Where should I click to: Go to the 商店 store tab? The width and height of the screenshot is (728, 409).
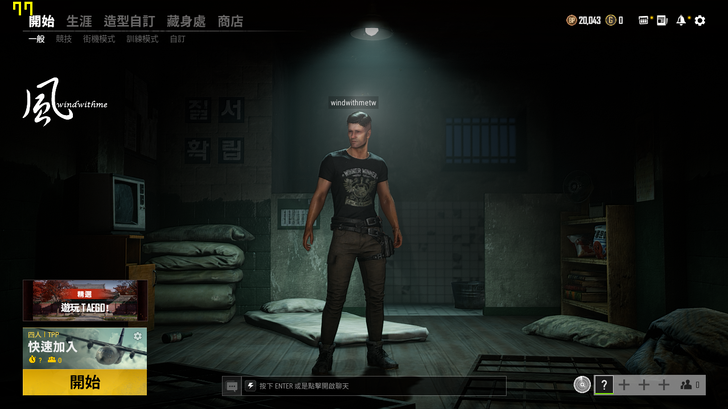pyautogui.click(x=230, y=21)
